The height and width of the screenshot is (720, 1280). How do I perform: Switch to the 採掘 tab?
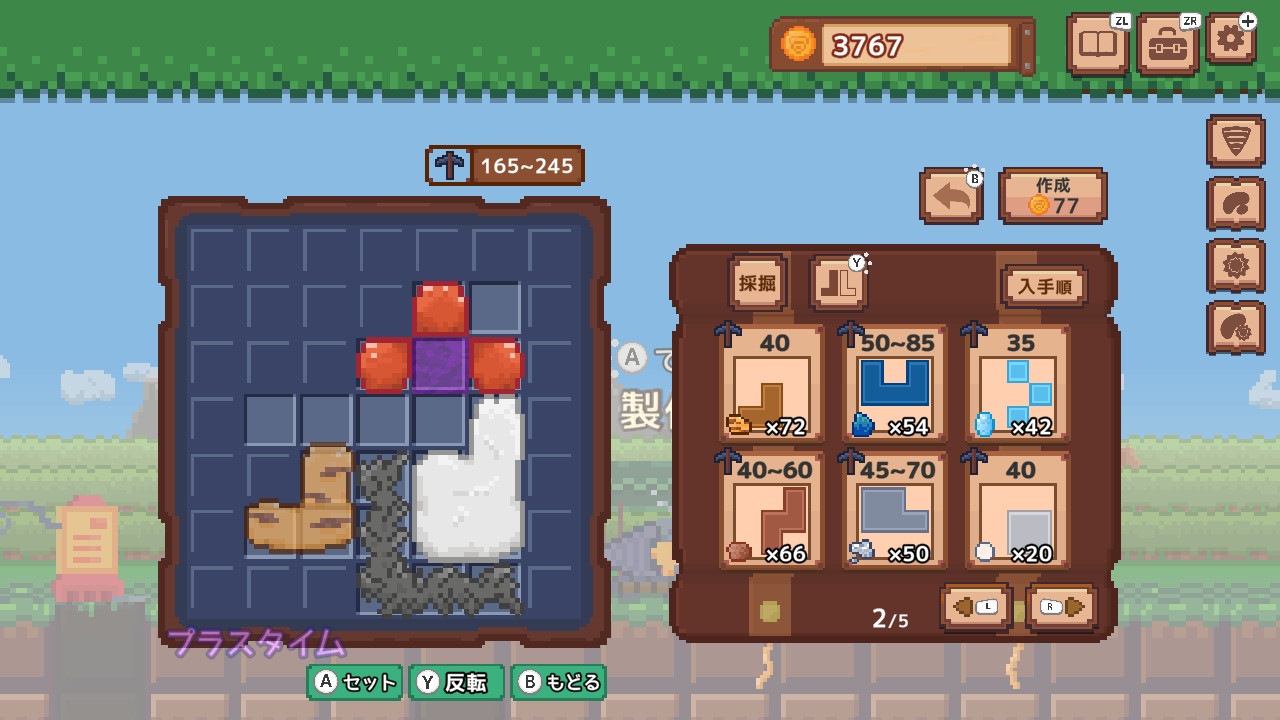757,281
